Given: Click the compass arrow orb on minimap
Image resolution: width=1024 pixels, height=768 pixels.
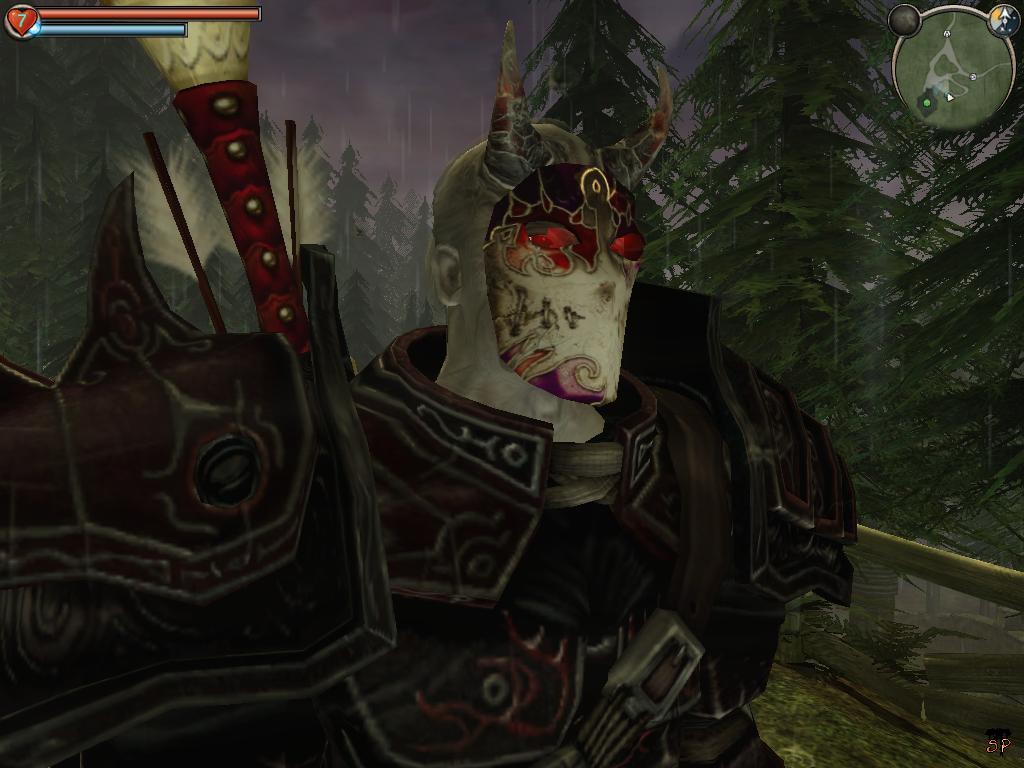Looking at the screenshot, I should click(x=1003, y=19).
